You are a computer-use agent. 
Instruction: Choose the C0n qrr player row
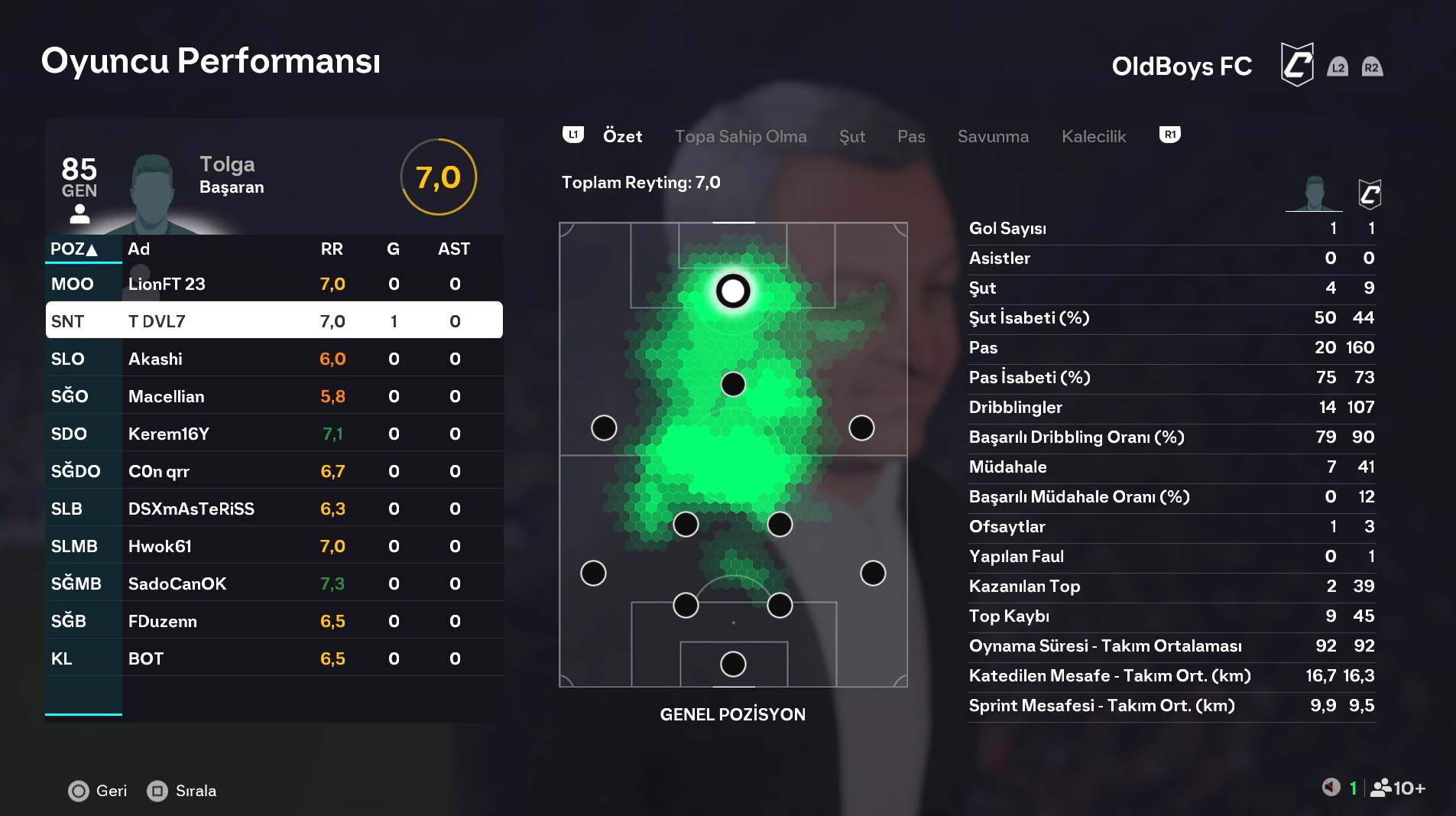pos(274,471)
